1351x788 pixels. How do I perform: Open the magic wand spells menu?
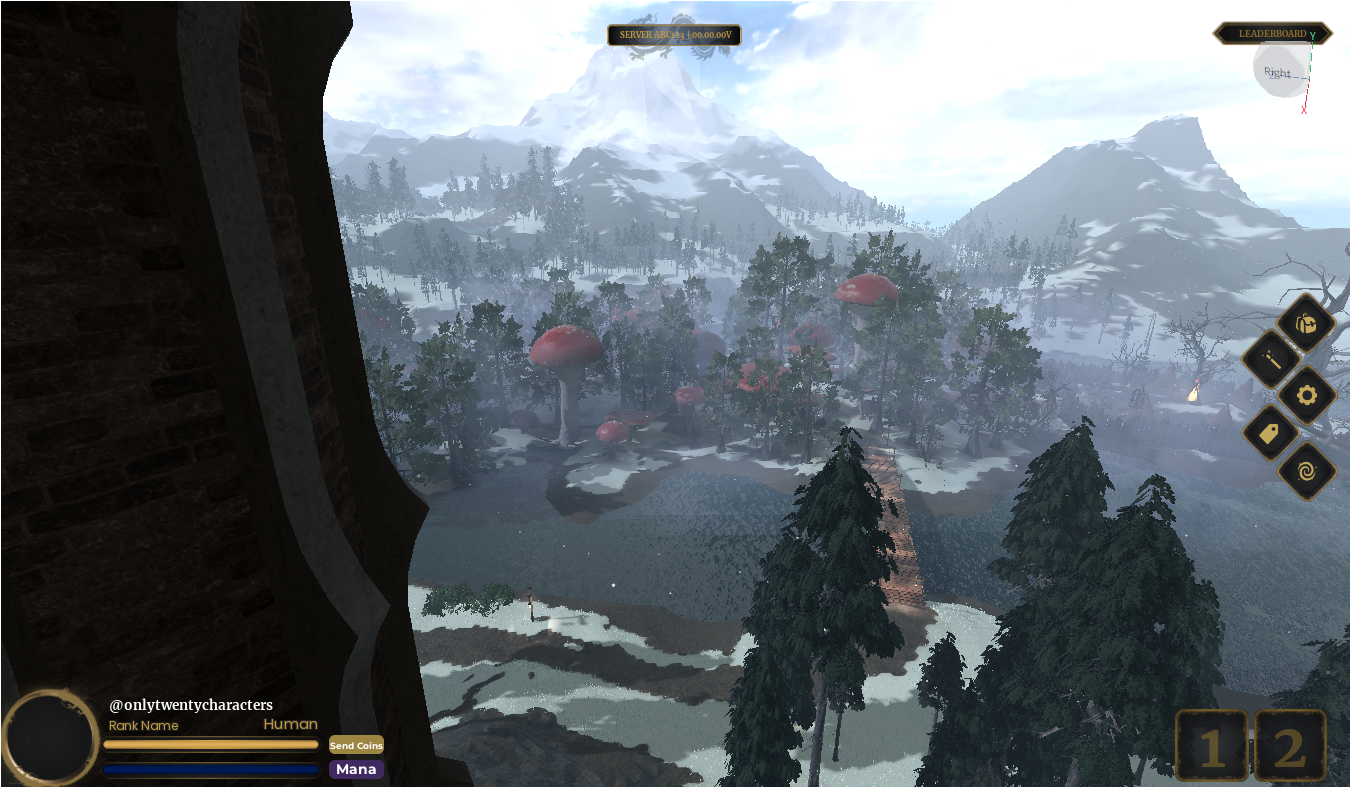coord(1271,360)
